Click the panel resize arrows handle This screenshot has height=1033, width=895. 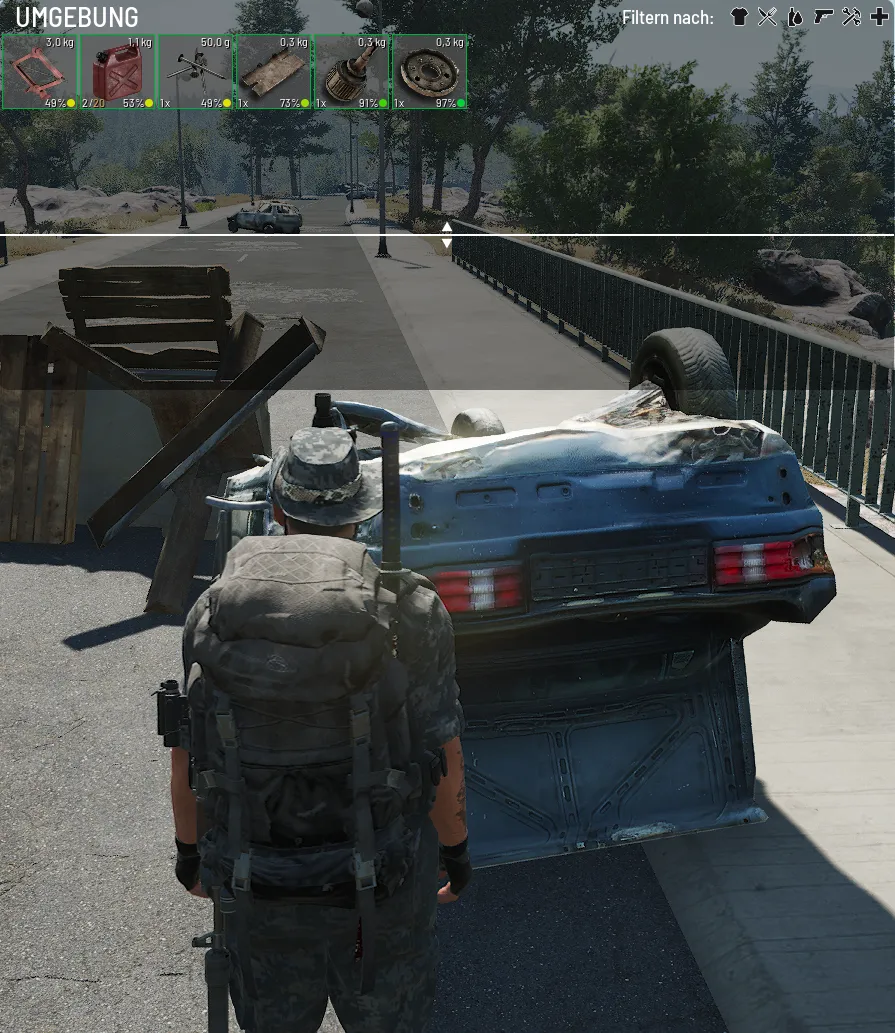(x=447, y=235)
